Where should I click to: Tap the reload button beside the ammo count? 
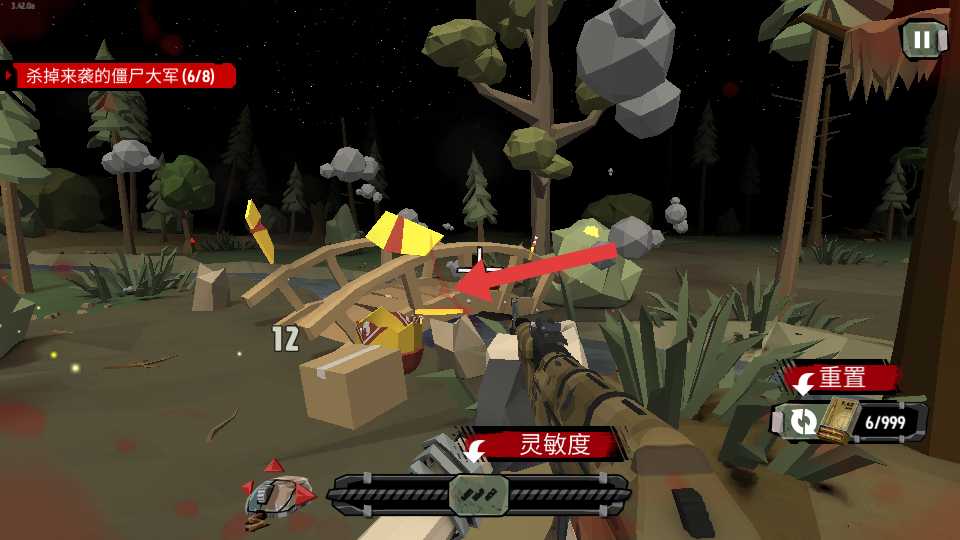coord(801,421)
